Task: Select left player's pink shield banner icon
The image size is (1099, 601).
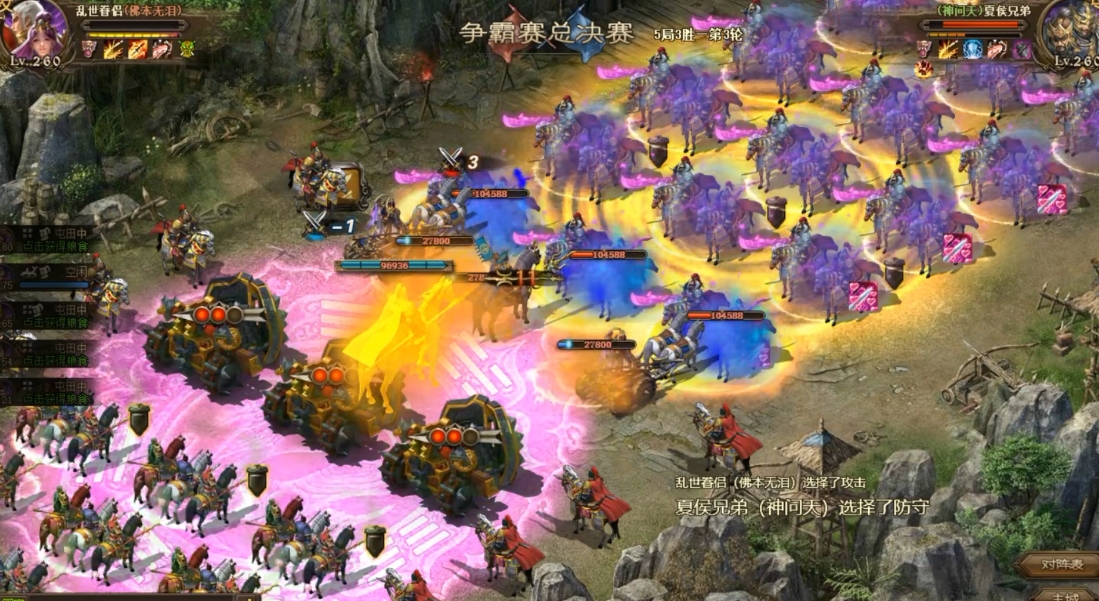Action: tap(90, 49)
